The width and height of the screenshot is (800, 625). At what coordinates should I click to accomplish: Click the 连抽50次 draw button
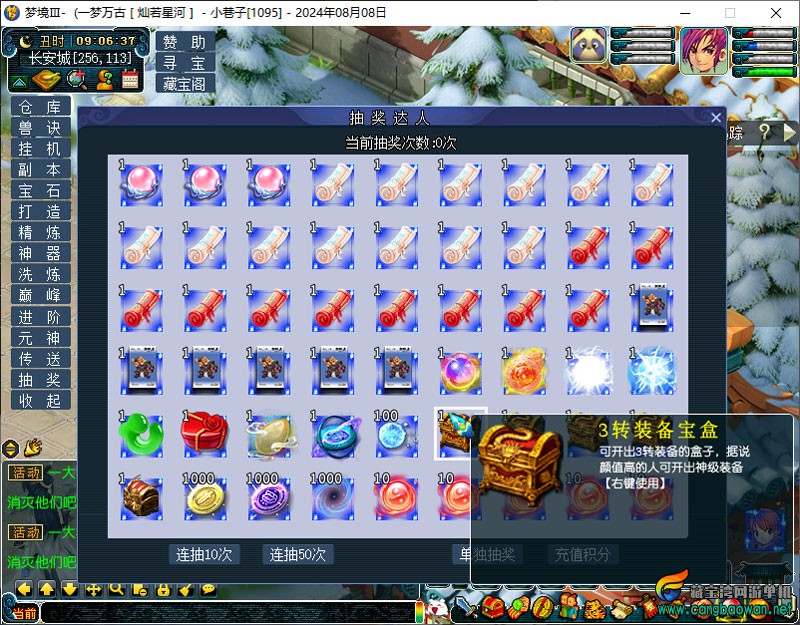point(298,554)
